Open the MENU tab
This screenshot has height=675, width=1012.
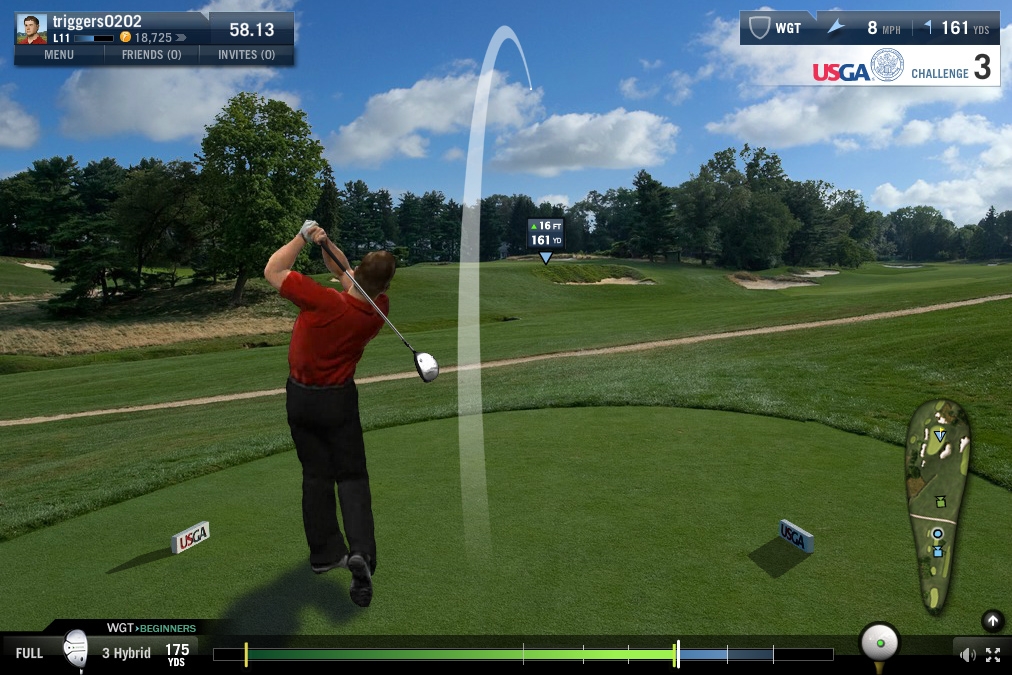[59, 55]
